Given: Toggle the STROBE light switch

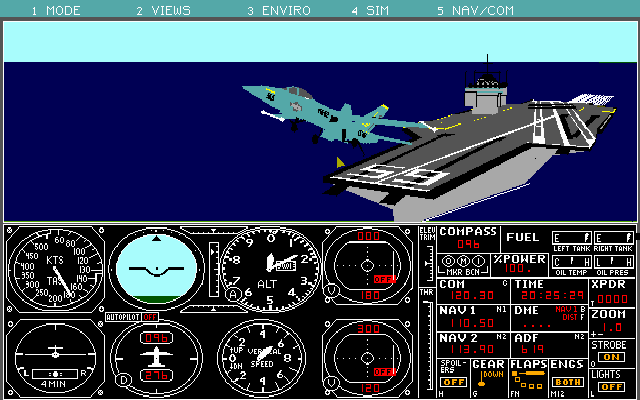Looking at the screenshot, I should click(x=612, y=357).
